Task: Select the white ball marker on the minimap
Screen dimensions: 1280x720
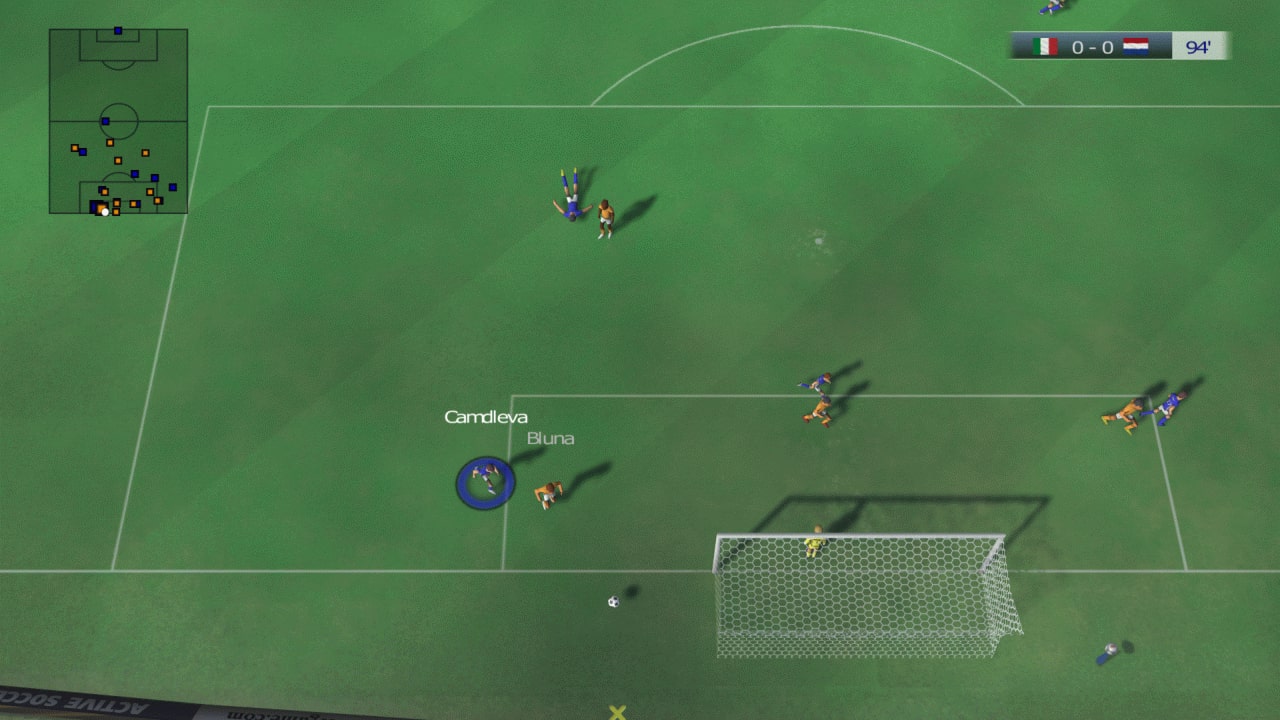Action: click(x=104, y=210)
